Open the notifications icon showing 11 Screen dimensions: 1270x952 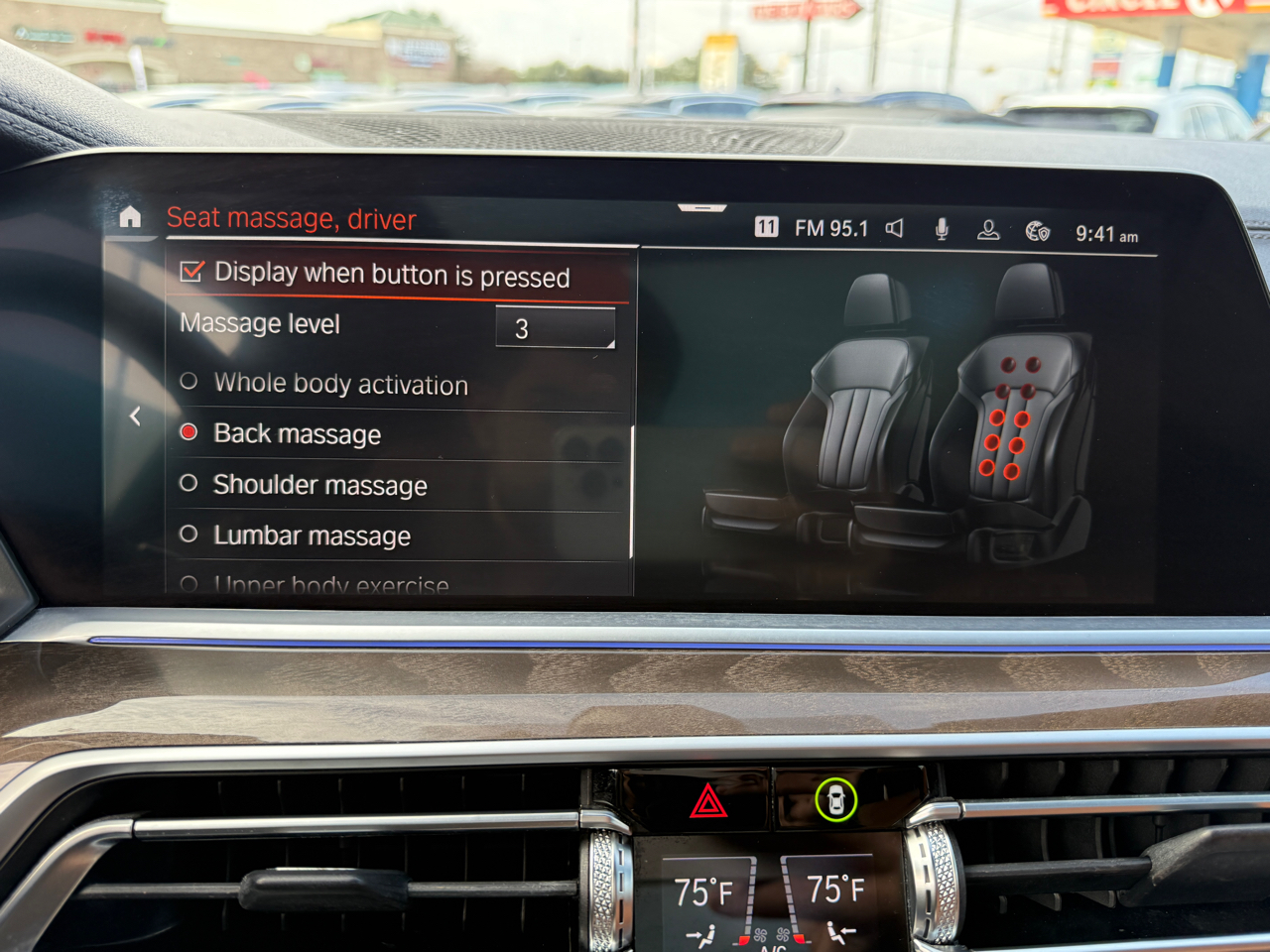pyautogui.click(x=766, y=227)
